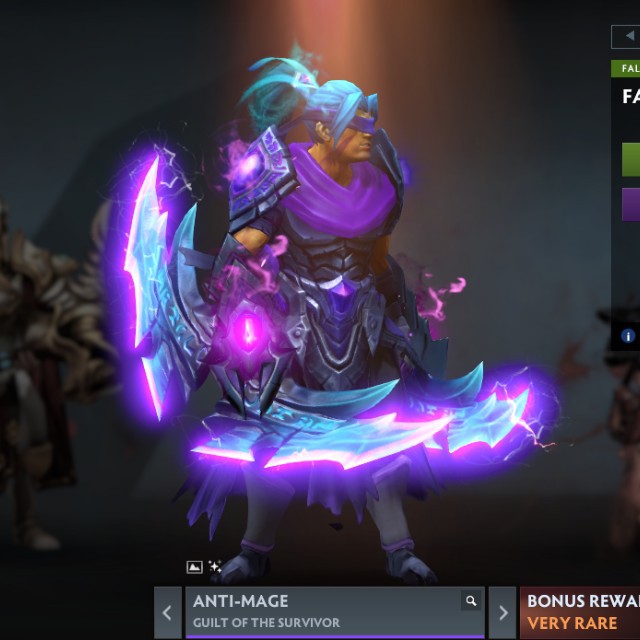Click the purple button in the side panel

click(x=631, y=204)
